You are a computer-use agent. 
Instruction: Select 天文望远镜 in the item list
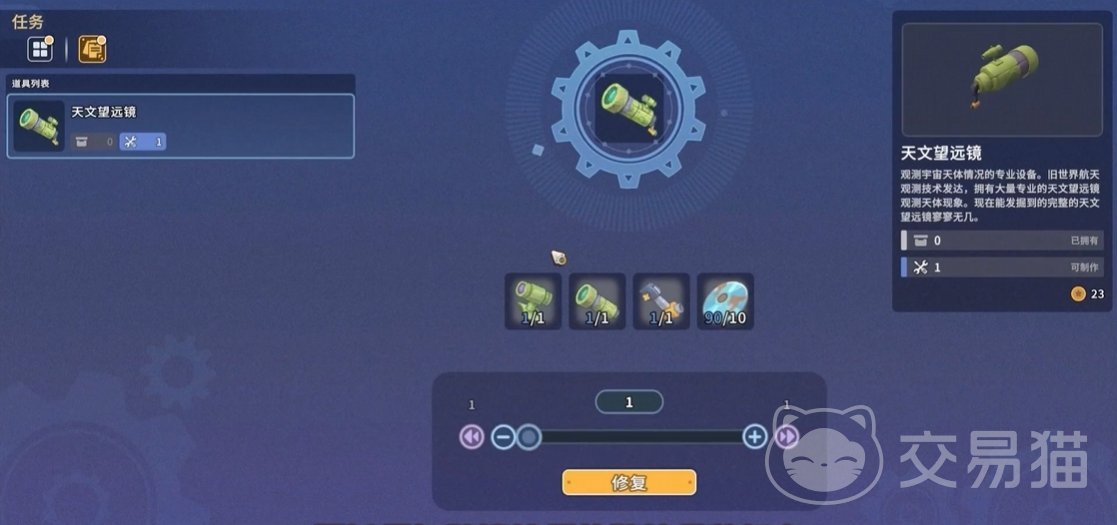click(x=181, y=126)
